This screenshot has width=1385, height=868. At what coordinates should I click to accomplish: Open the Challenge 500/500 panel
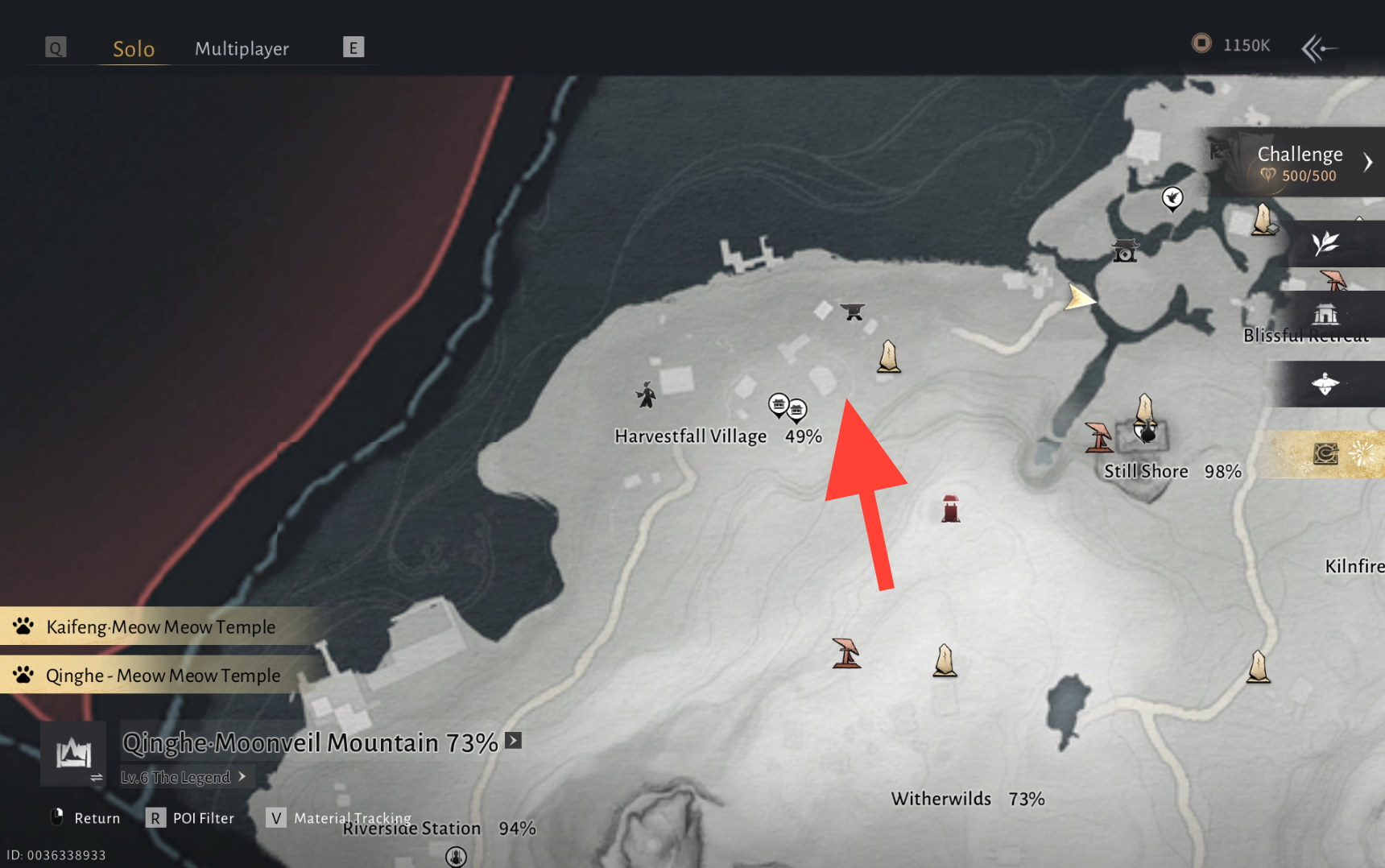point(1299,163)
